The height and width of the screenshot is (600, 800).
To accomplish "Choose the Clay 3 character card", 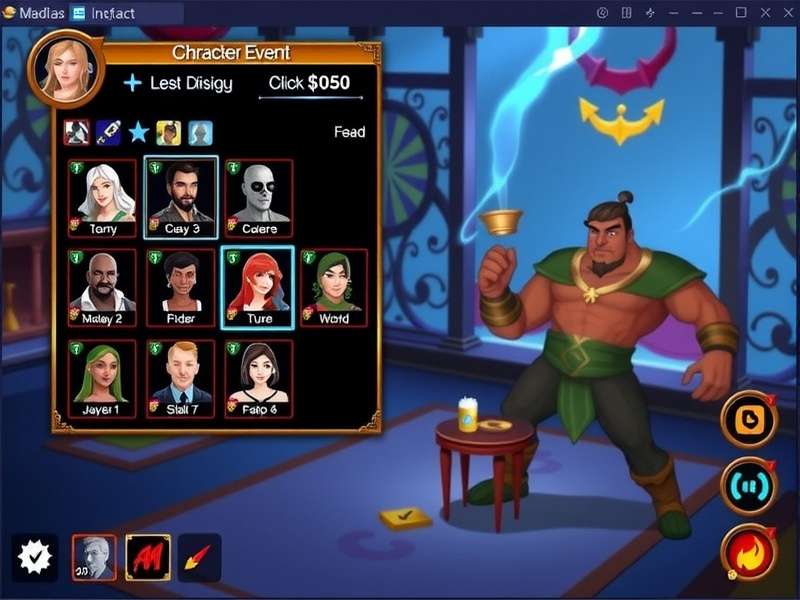I will (180, 197).
